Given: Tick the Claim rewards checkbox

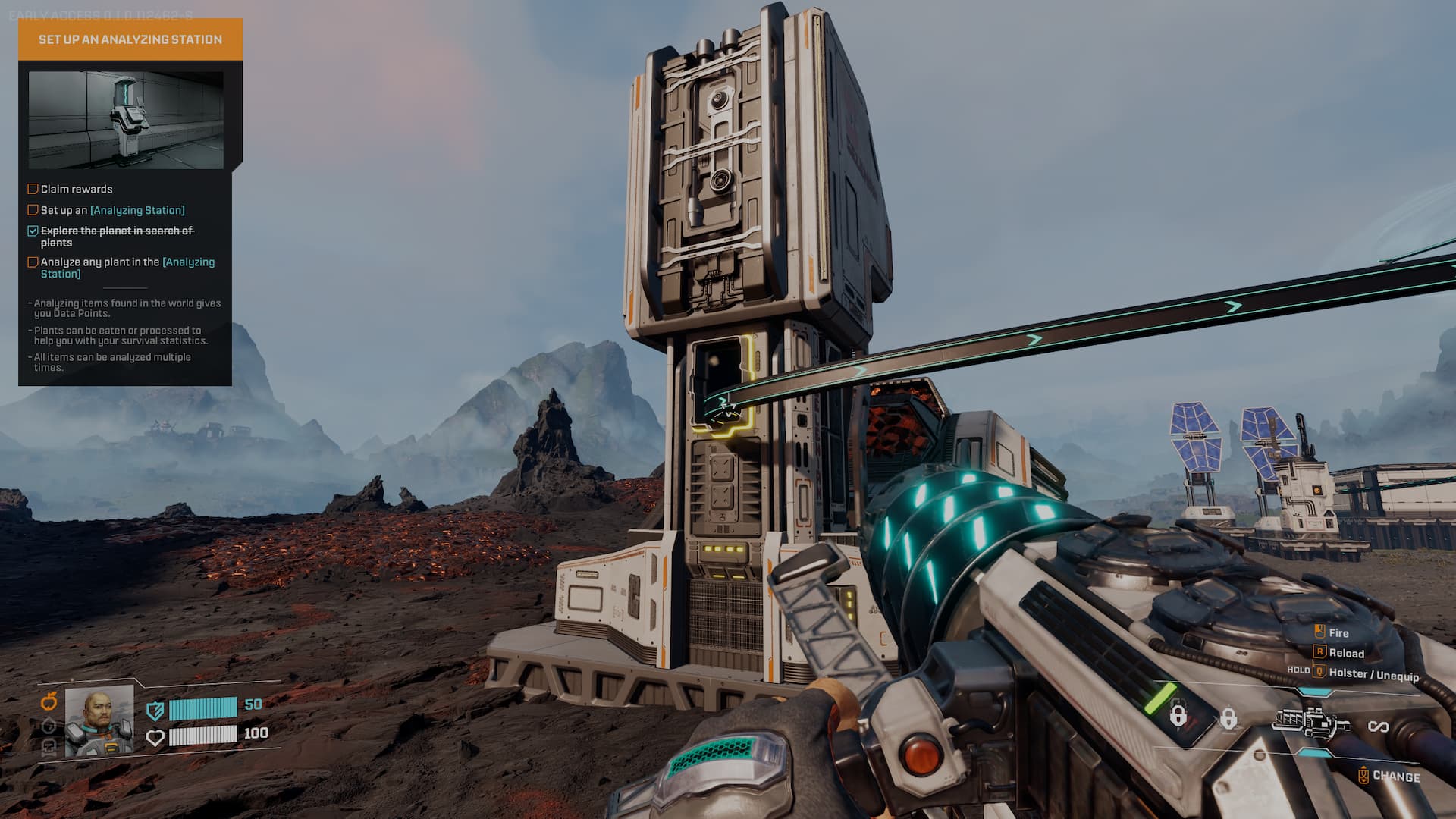Looking at the screenshot, I should pyautogui.click(x=33, y=189).
